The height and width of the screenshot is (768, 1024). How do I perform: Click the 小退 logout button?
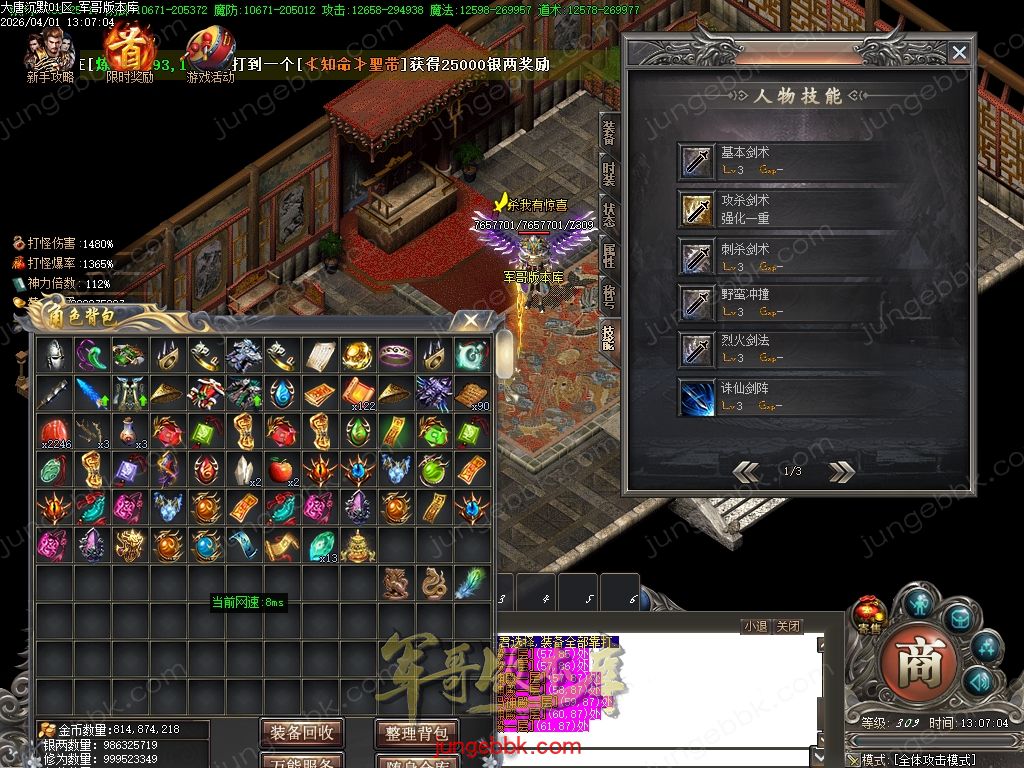[755, 627]
